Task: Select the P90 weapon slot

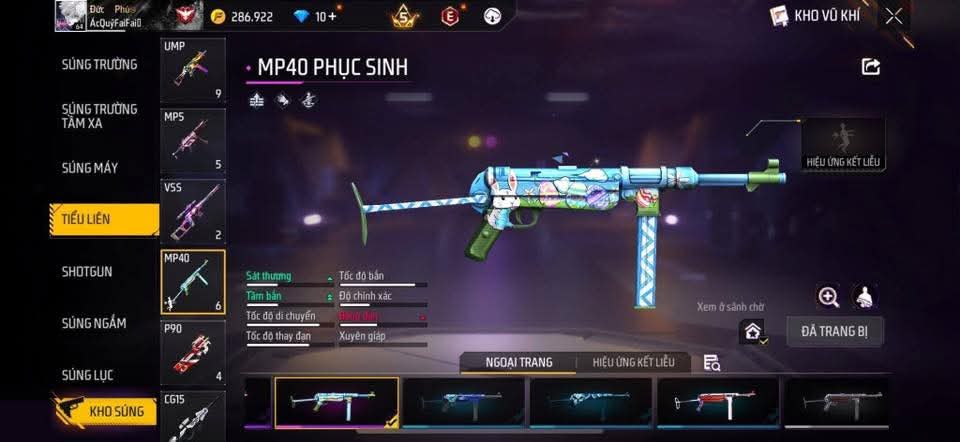Action: [x=193, y=352]
